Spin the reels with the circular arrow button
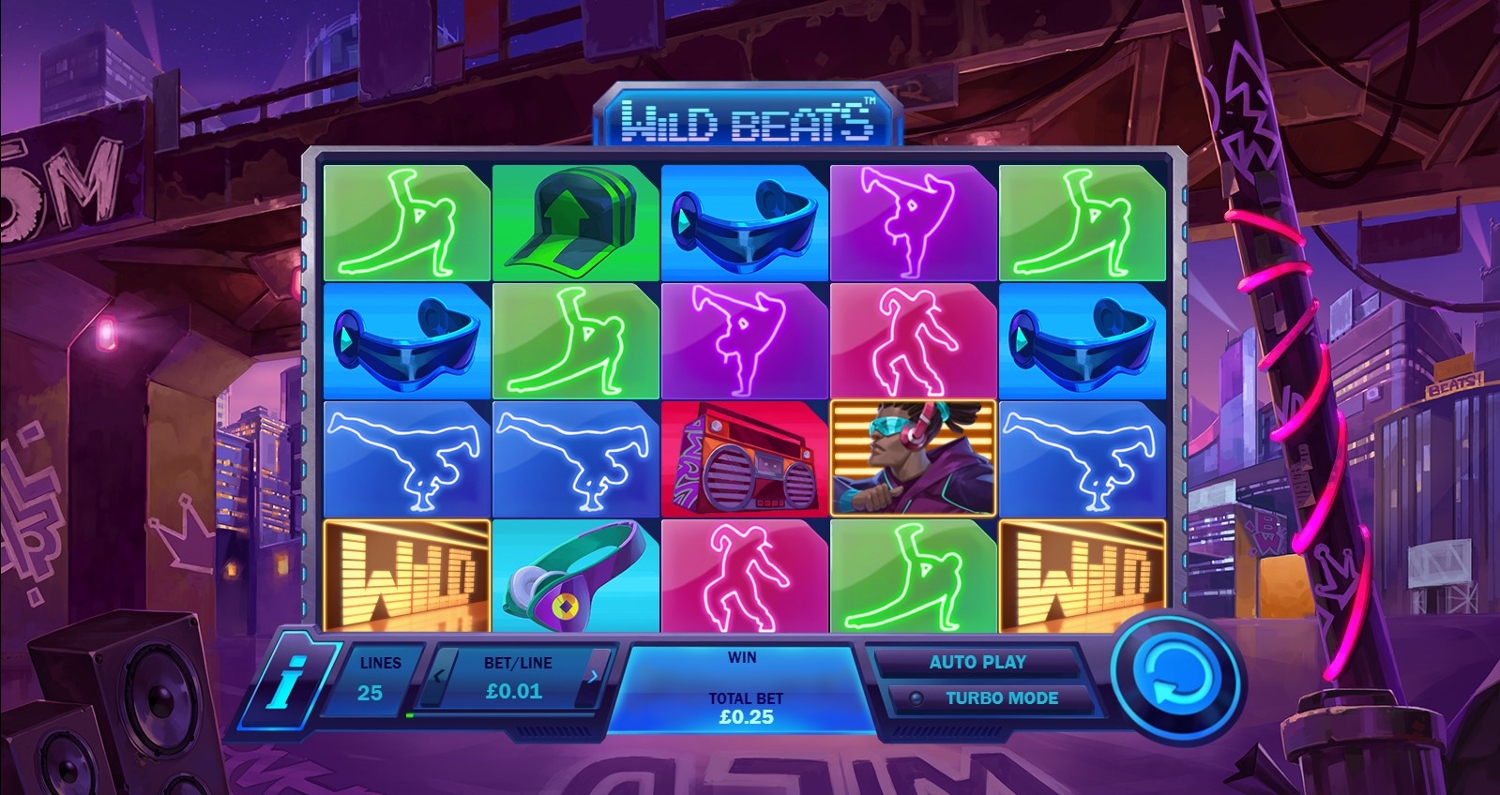 (1176, 679)
